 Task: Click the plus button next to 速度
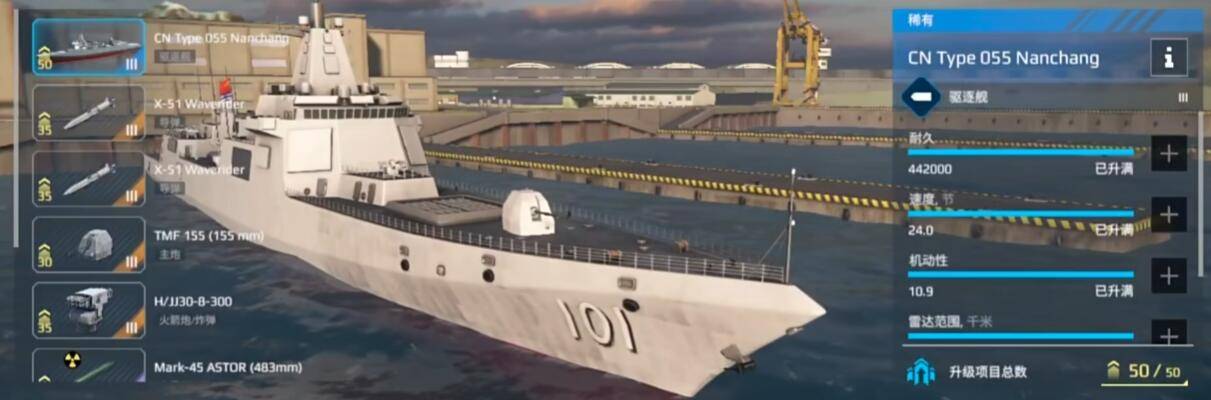pyautogui.click(x=1168, y=214)
